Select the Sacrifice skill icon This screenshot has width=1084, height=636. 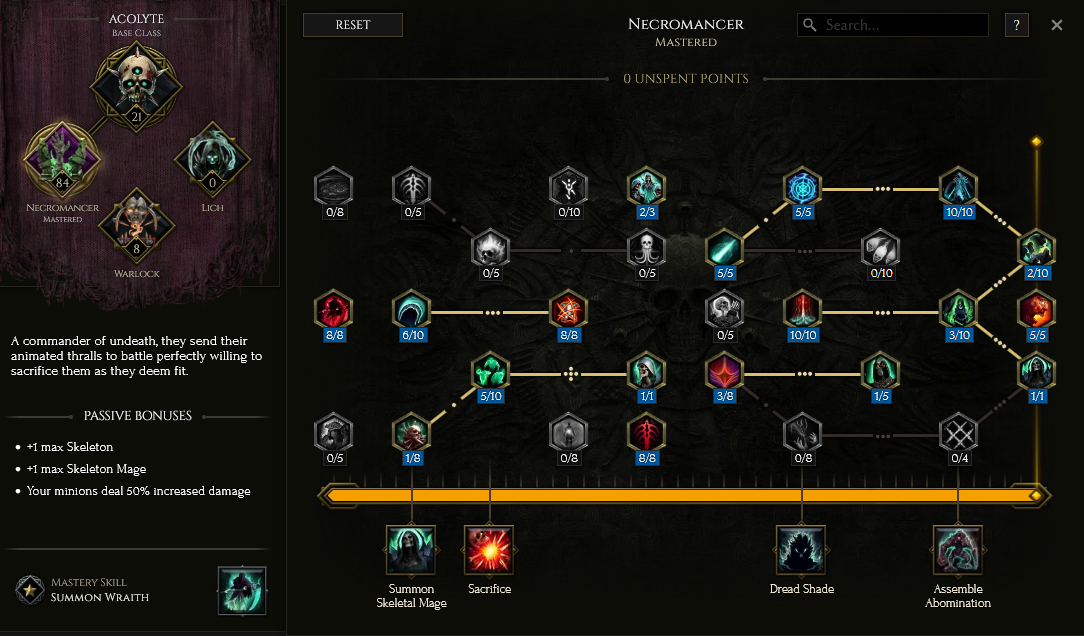(489, 550)
